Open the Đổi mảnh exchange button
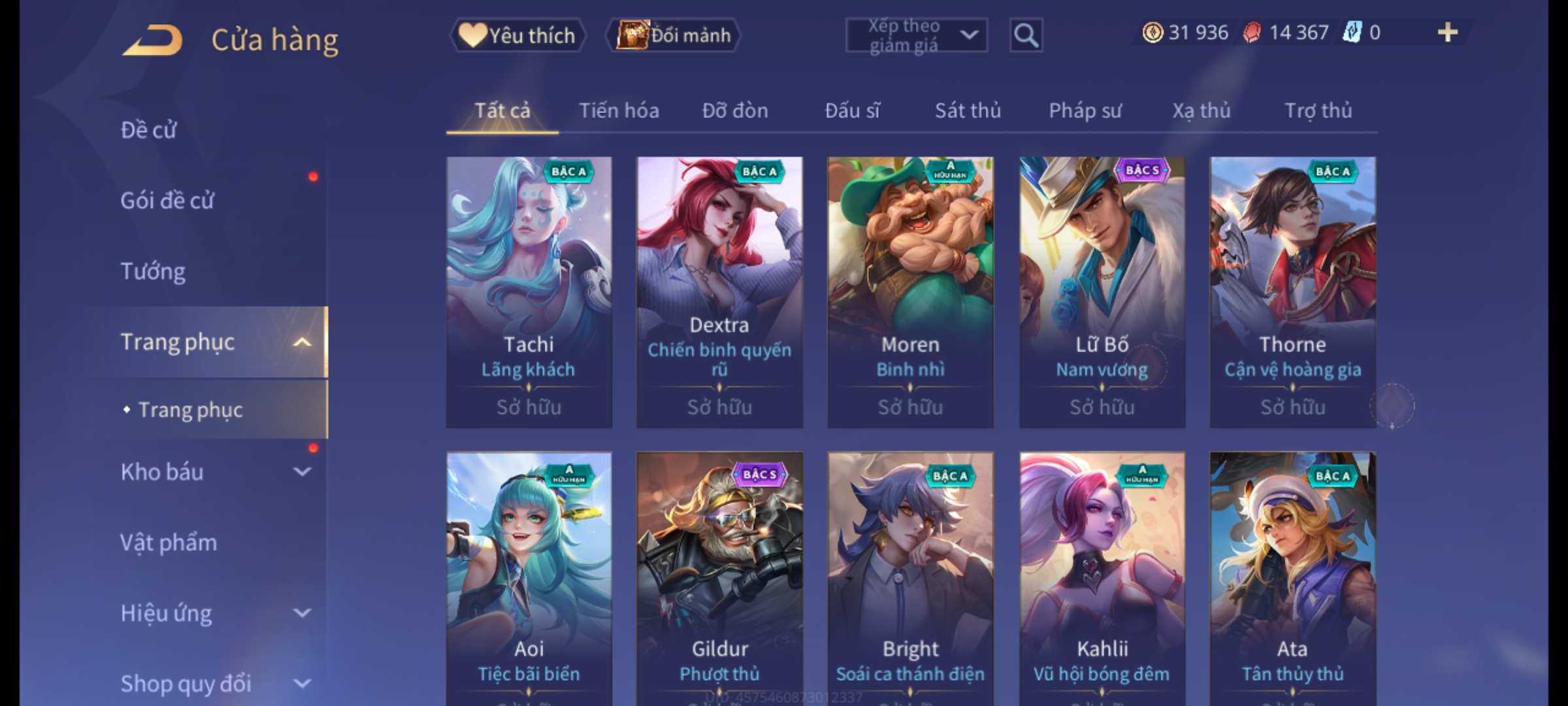This screenshot has height=706, width=1568. (x=674, y=35)
